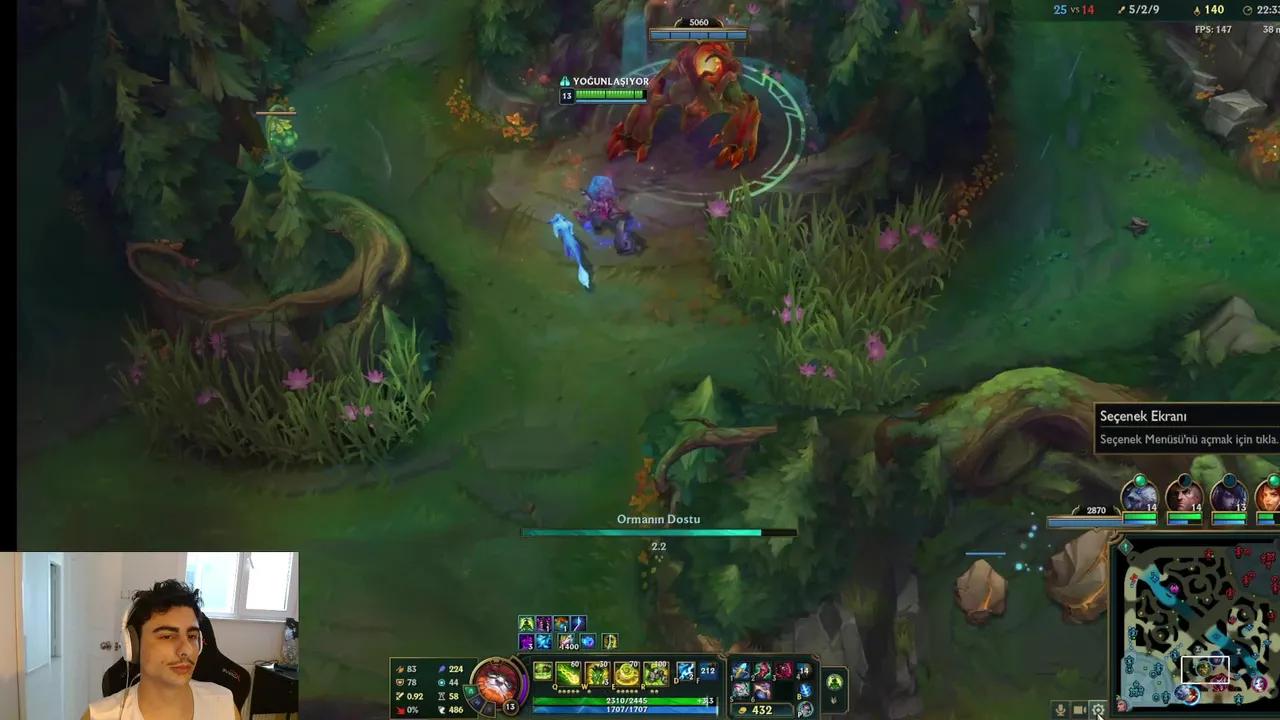Activate the trinket in slot B
The image size is (1280, 720).
[x=805, y=690]
